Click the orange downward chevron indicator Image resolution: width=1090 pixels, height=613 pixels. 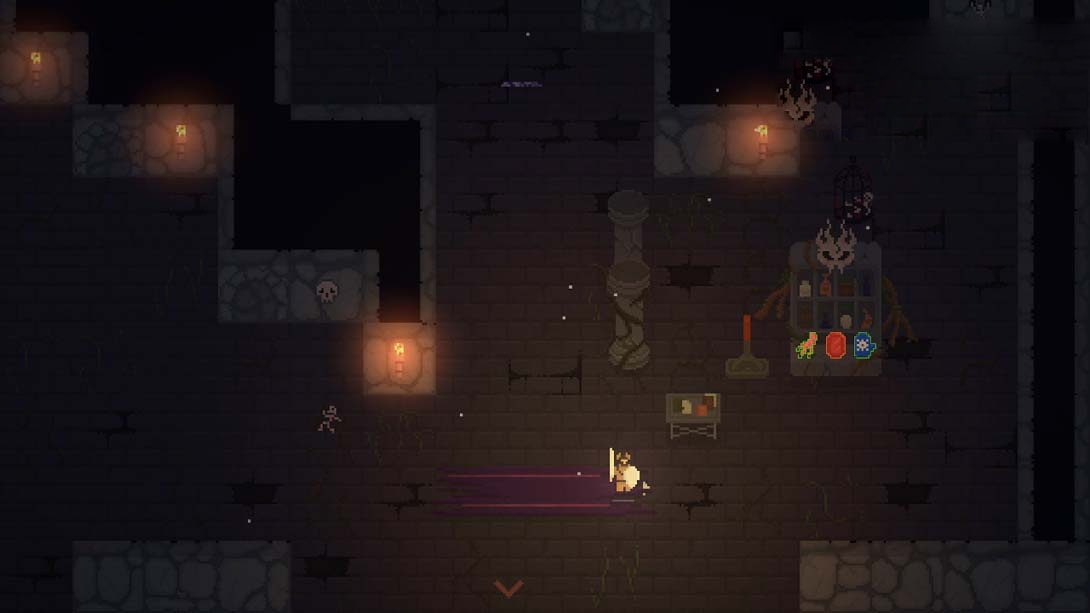(x=508, y=588)
